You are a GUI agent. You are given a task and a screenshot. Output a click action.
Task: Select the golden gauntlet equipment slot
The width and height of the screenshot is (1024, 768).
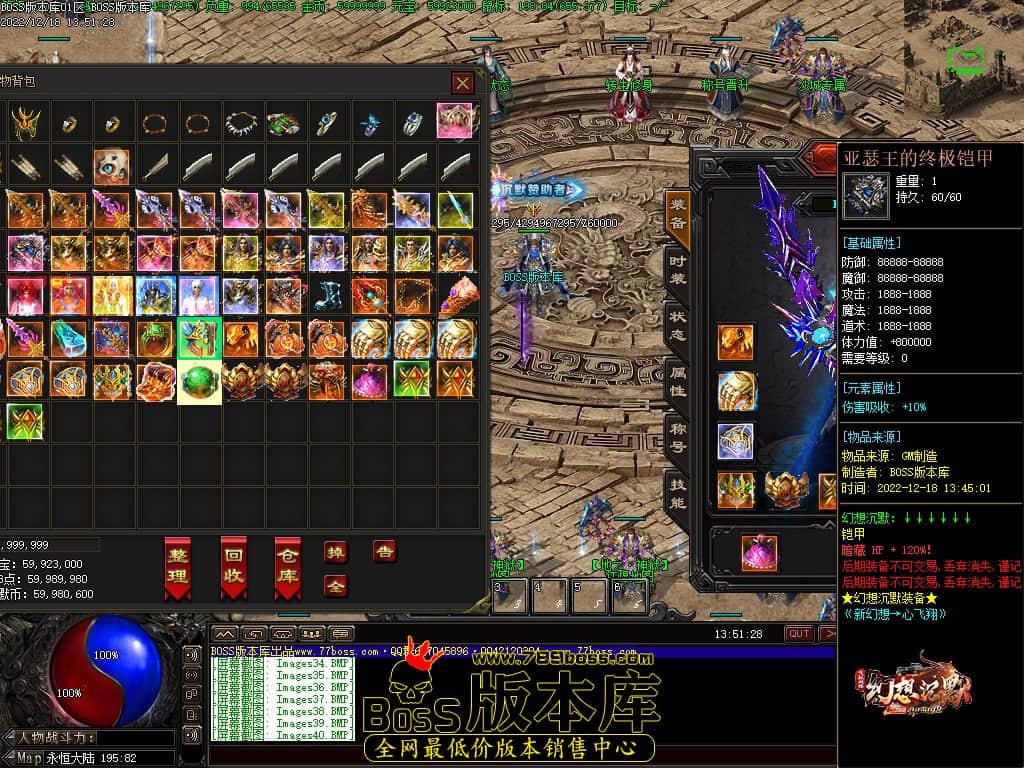[736, 391]
